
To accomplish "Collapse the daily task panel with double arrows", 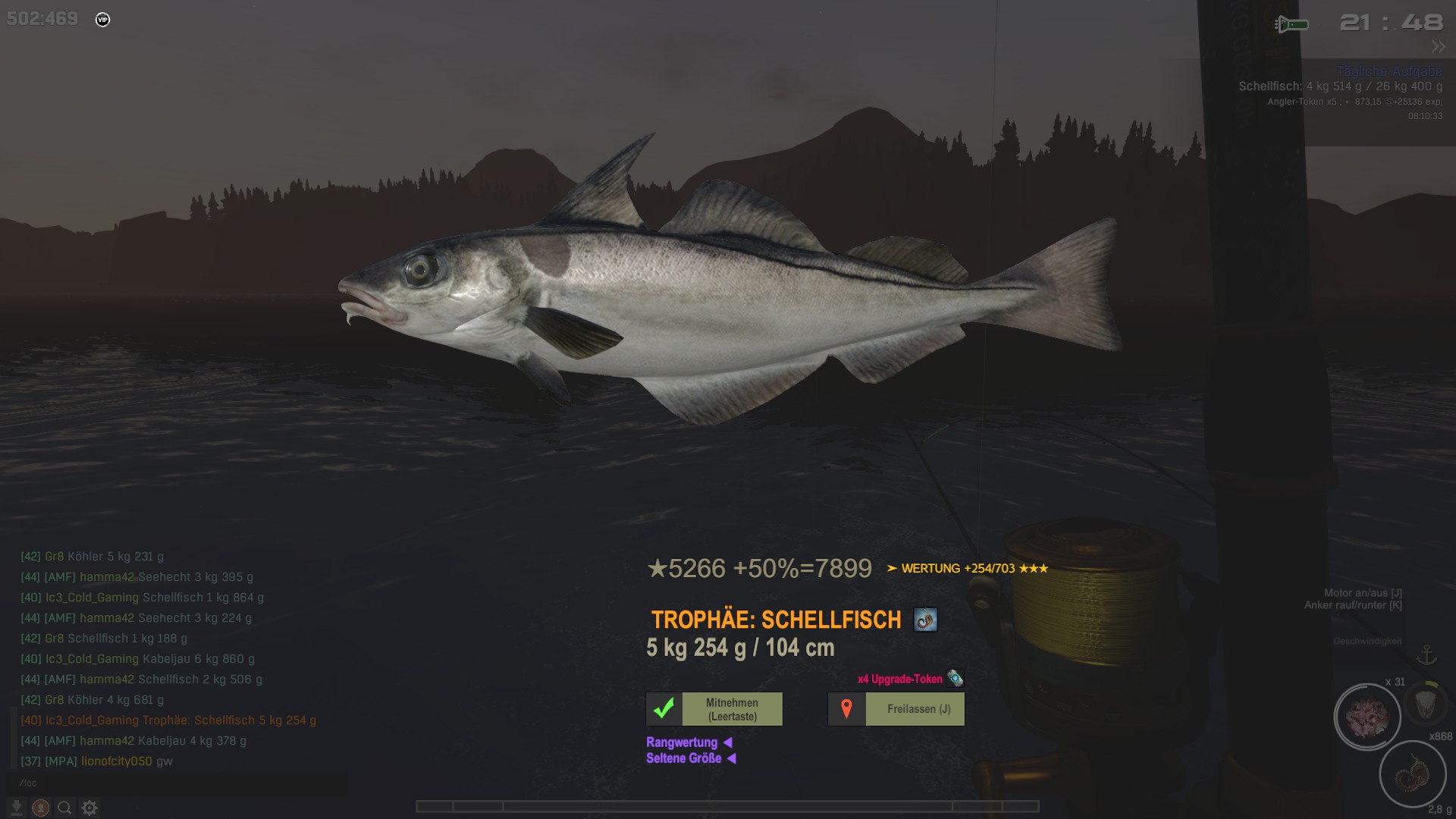I will 1439,47.
